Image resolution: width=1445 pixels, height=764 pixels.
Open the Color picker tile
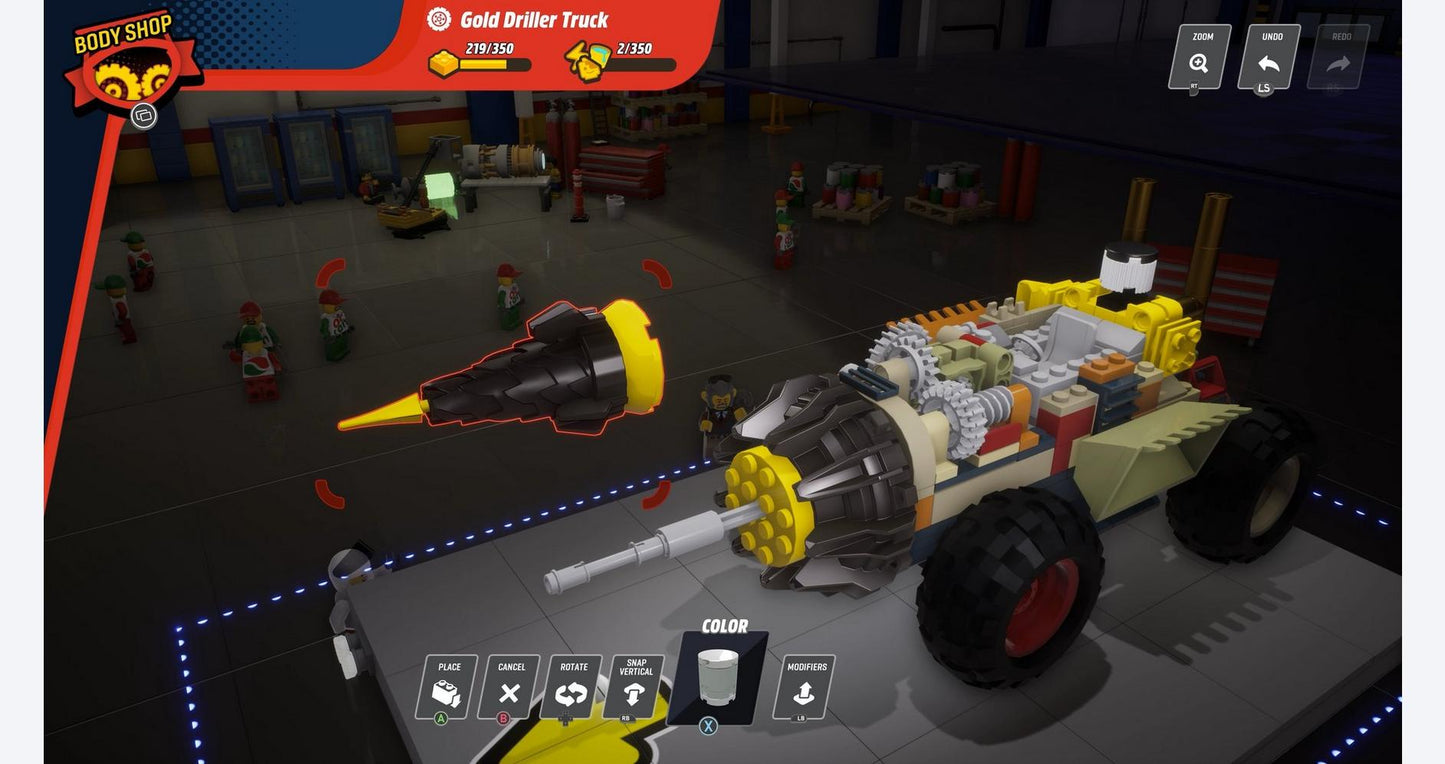tap(720, 676)
